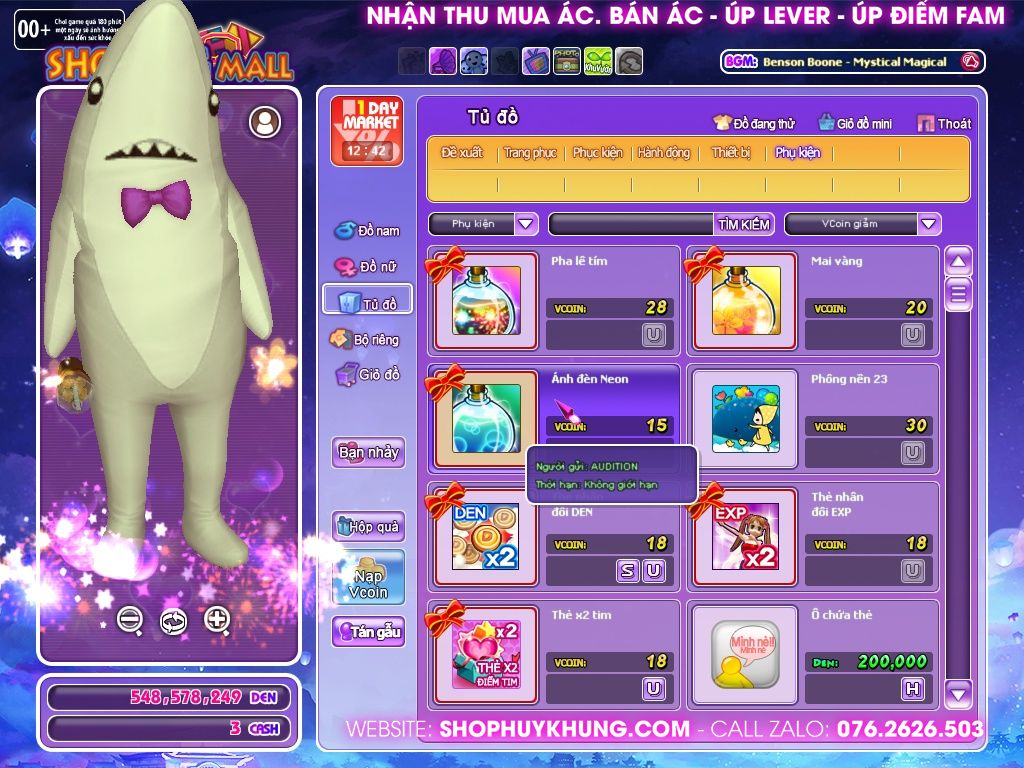
Task: Zoom in on the character preview
Action: [x=217, y=619]
